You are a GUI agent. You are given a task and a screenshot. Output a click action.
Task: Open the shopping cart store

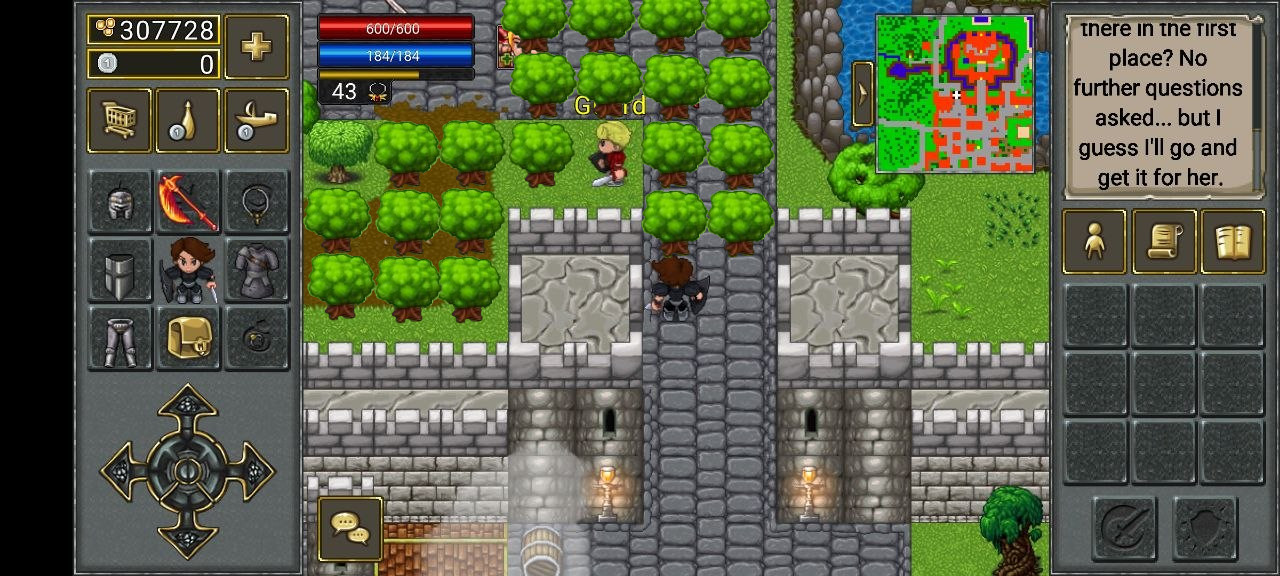point(119,121)
